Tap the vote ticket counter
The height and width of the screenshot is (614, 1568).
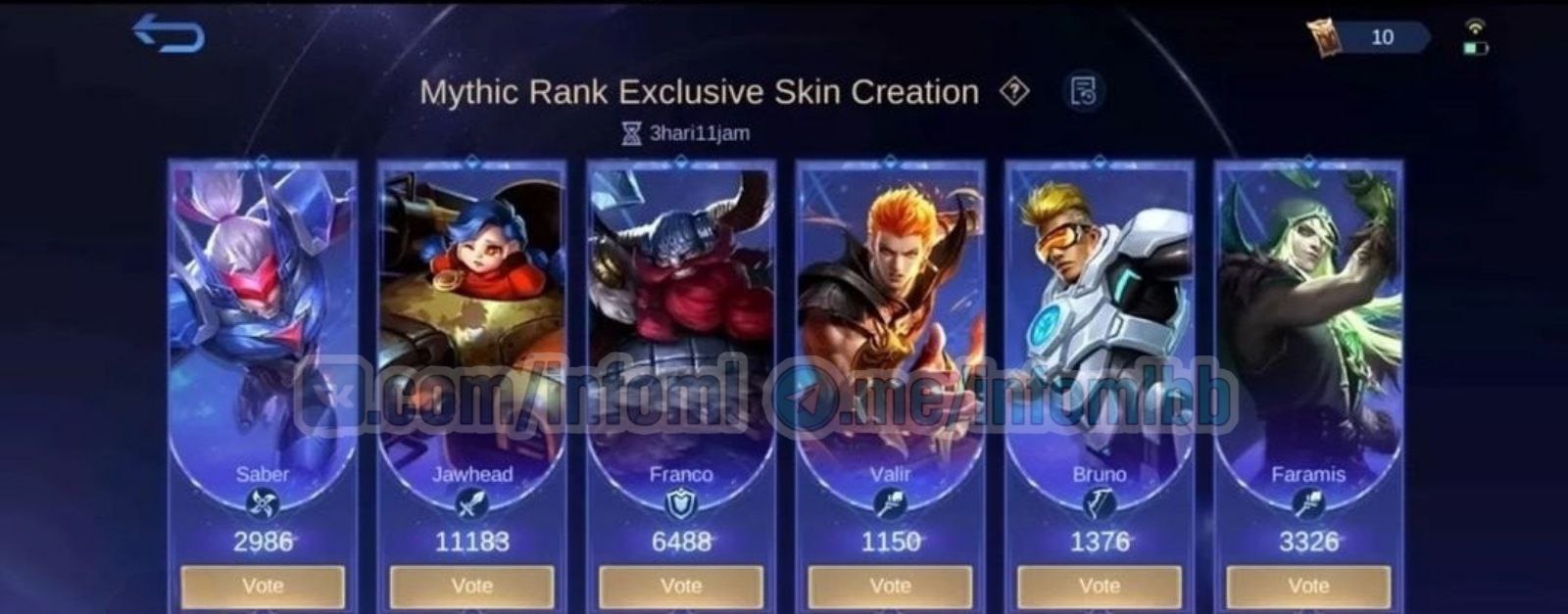[1370, 37]
